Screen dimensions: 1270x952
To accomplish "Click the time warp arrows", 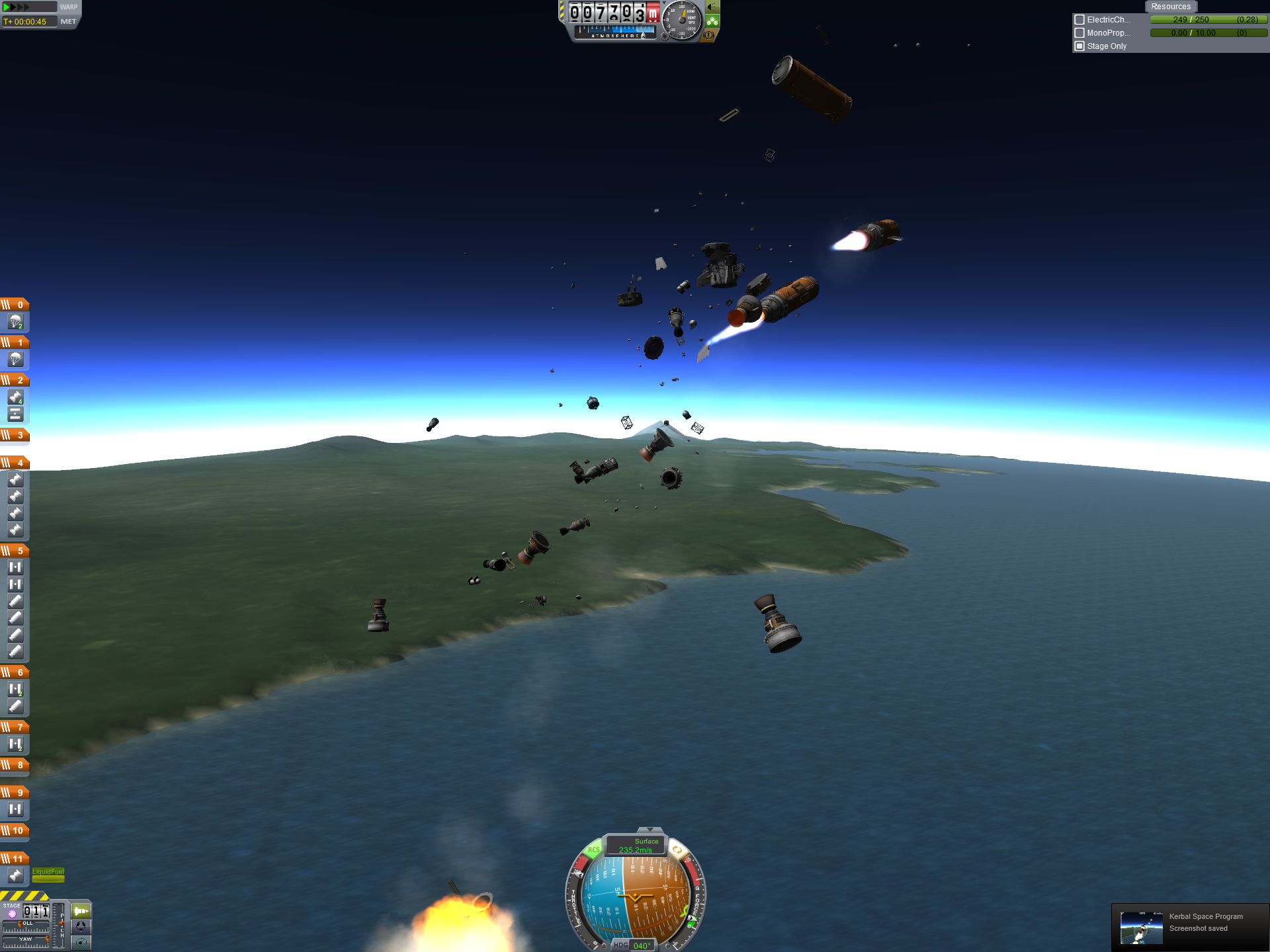I will pyautogui.click(x=17, y=7).
